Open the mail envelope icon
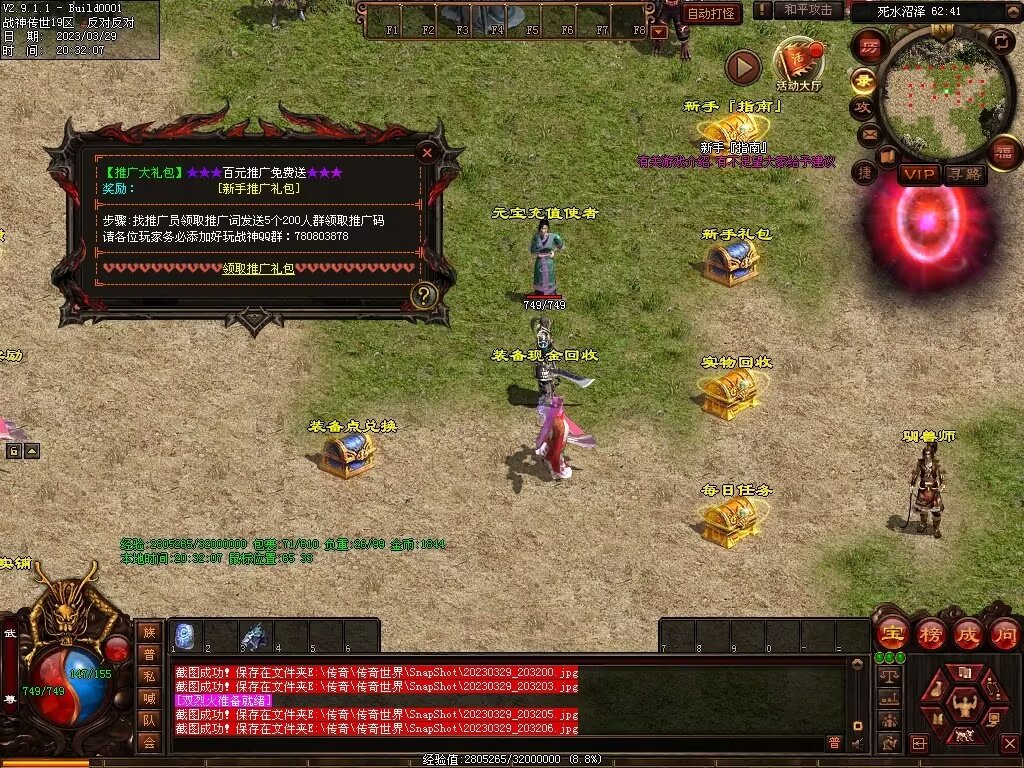The width and height of the screenshot is (1024, 768). click(x=868, y=133)
